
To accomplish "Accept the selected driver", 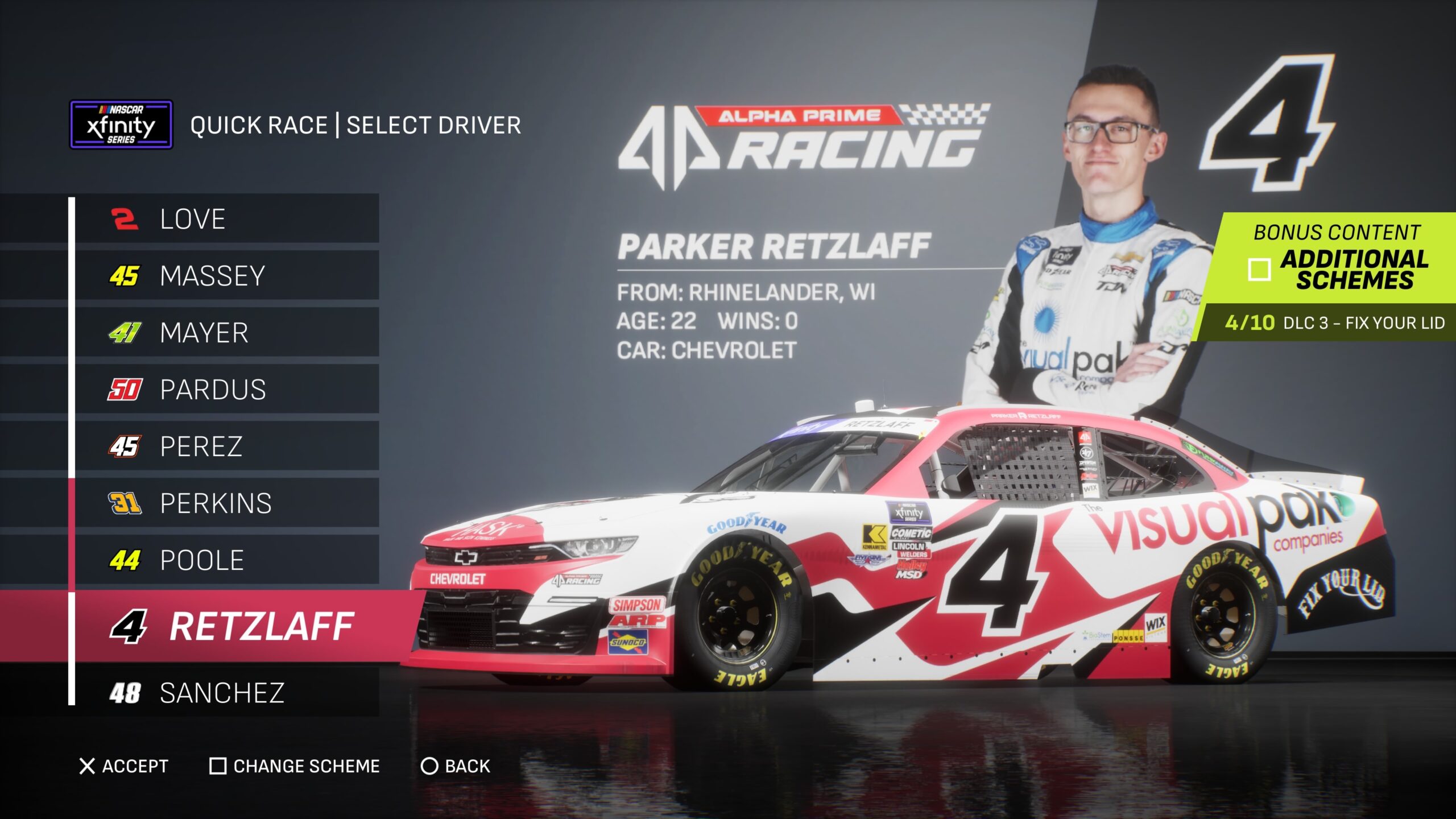I will click(124, 766).
